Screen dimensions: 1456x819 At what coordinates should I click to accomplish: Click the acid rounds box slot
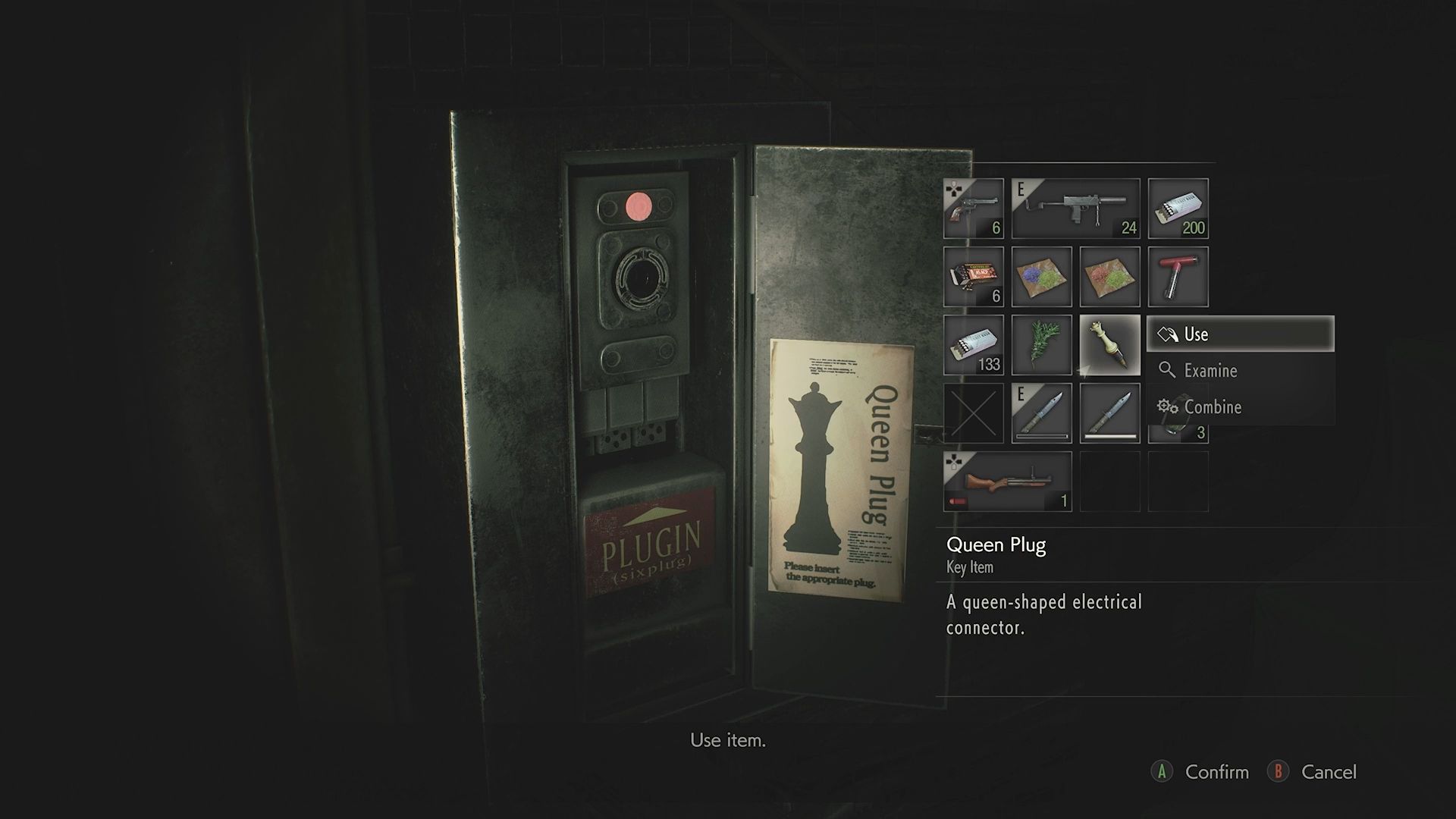973,277
